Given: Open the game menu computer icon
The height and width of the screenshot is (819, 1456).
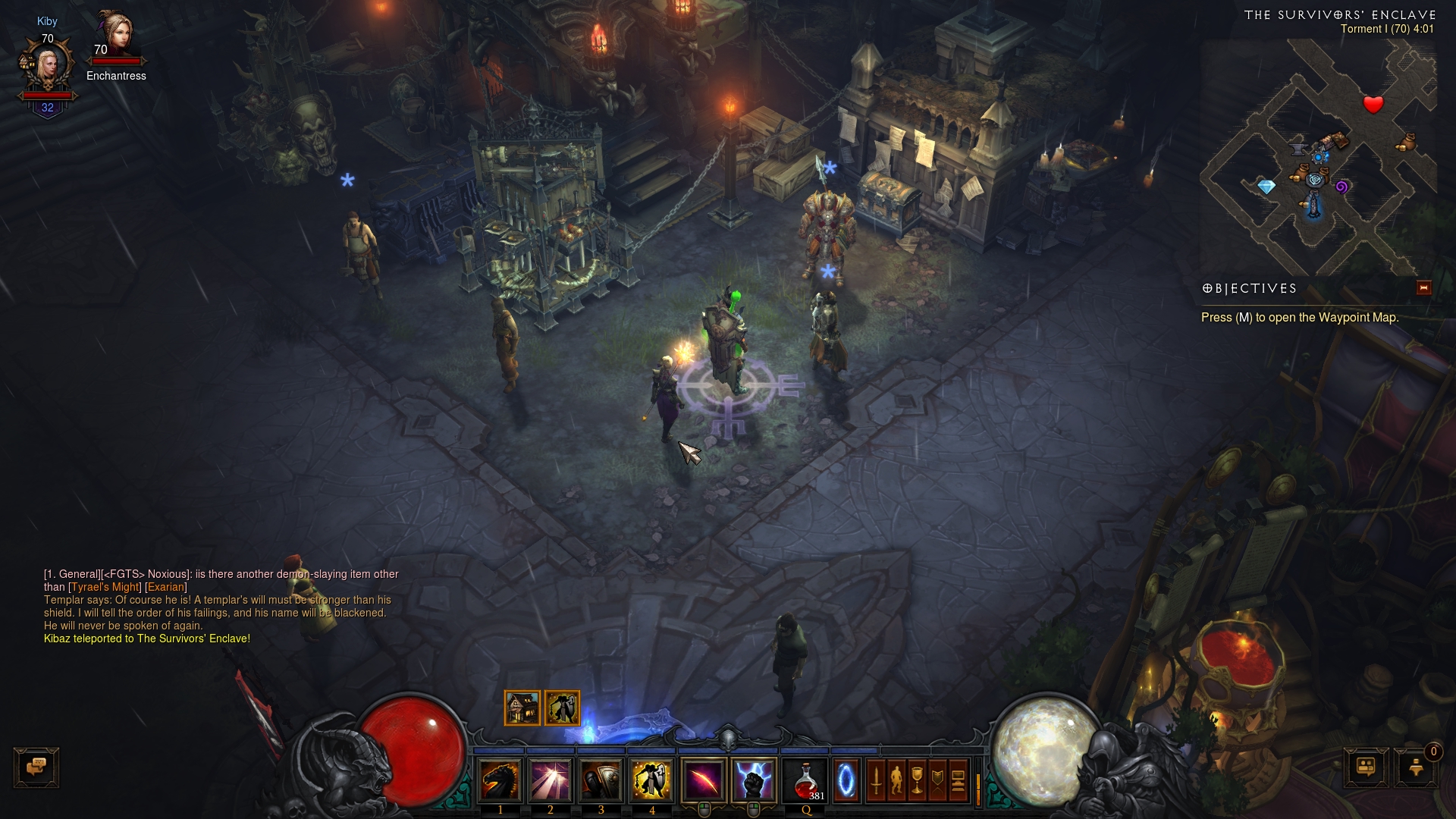Looking at the screenshot, I should click(x=958, y=780).
